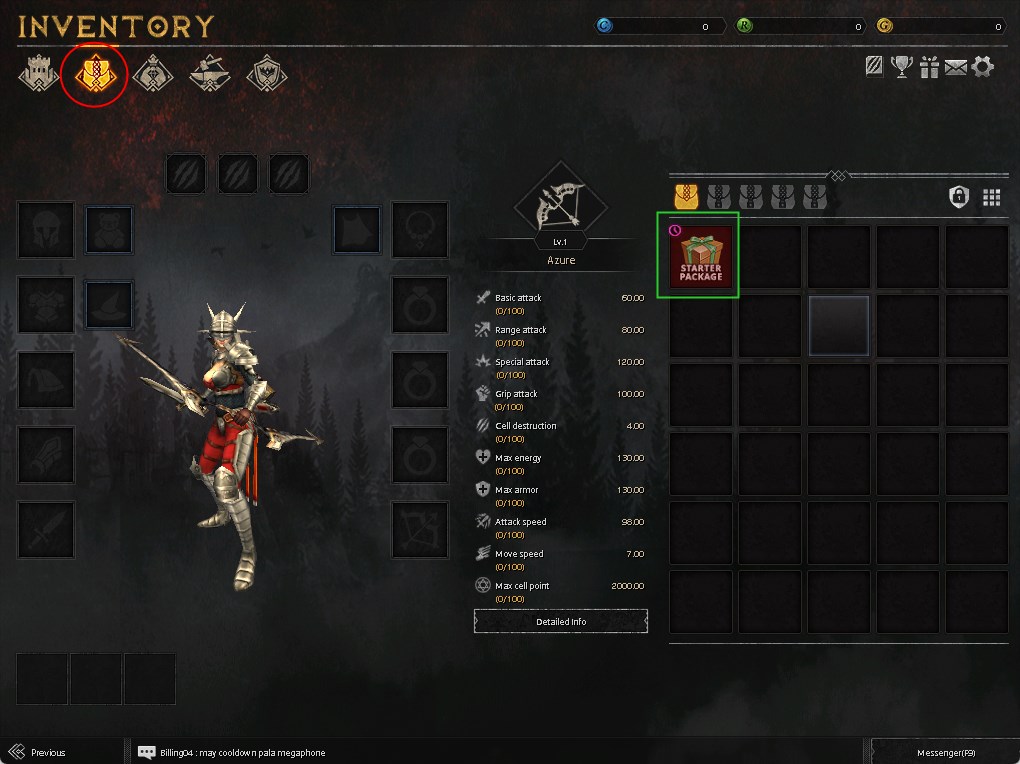Open the gift box icon
The image size is (1020, 764).
click(x=930, y=67)
